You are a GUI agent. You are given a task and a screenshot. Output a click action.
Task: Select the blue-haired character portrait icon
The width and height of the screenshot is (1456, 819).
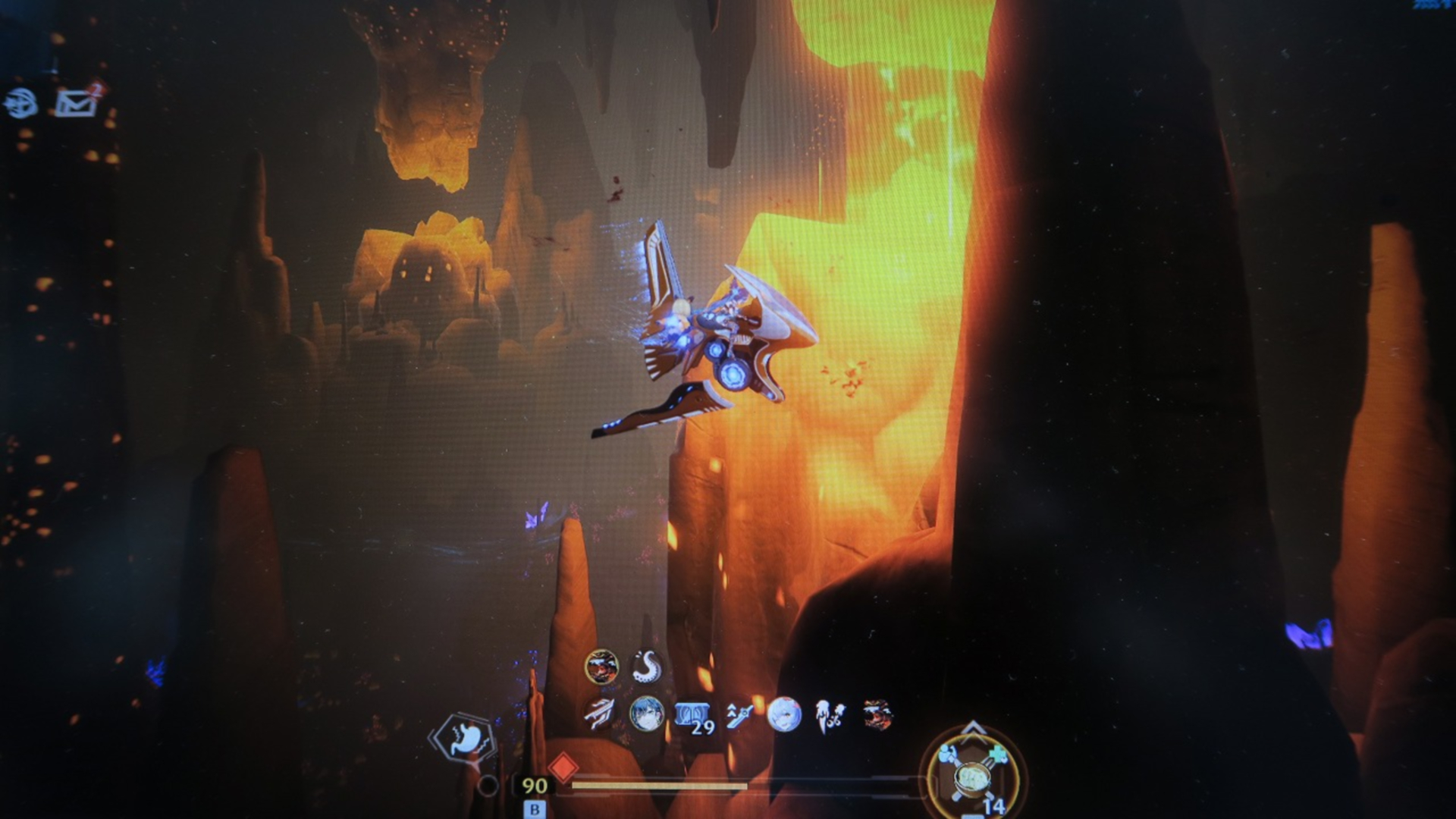point(646,714)
